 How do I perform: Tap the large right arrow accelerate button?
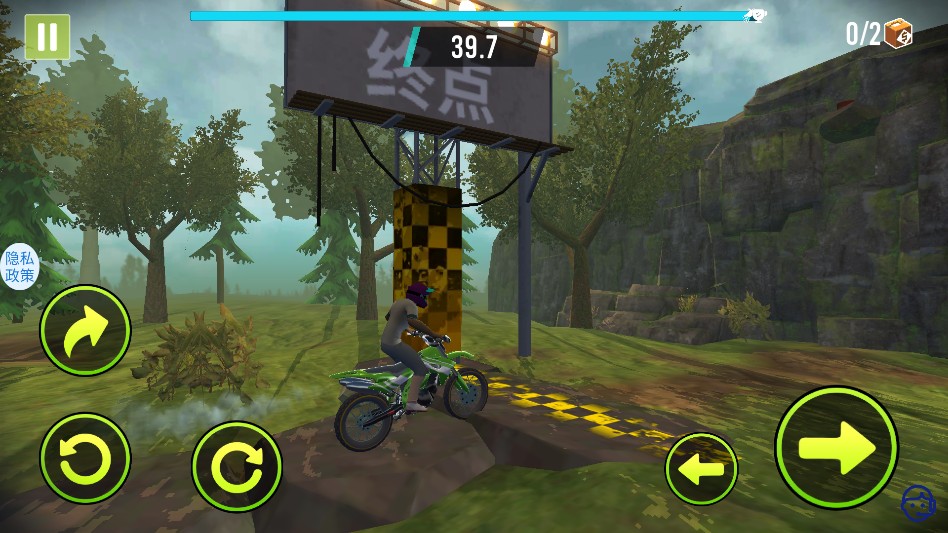(836, 446)
